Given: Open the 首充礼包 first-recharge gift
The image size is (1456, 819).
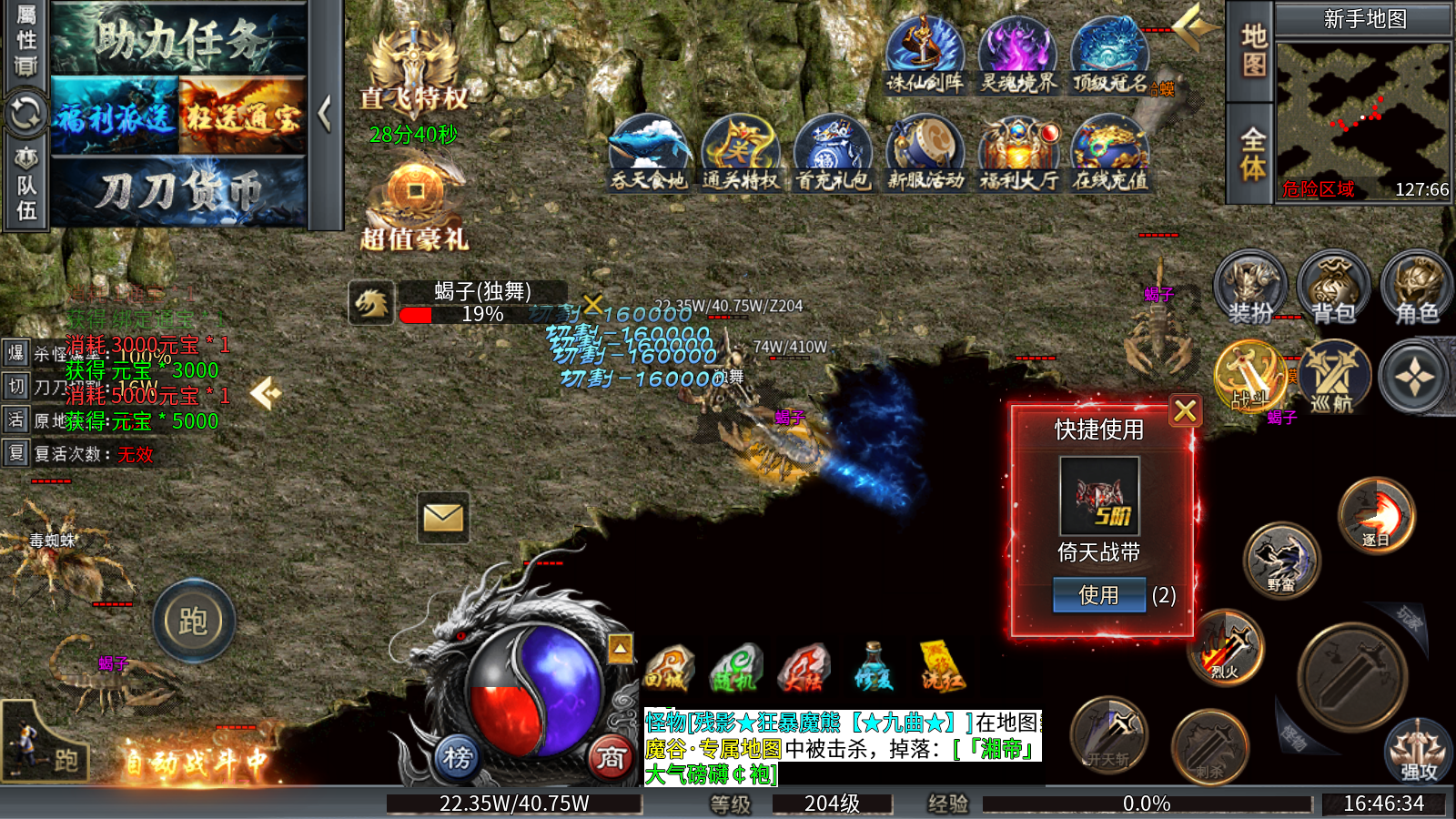Looking at the screenshot, I should click(833, 155).
